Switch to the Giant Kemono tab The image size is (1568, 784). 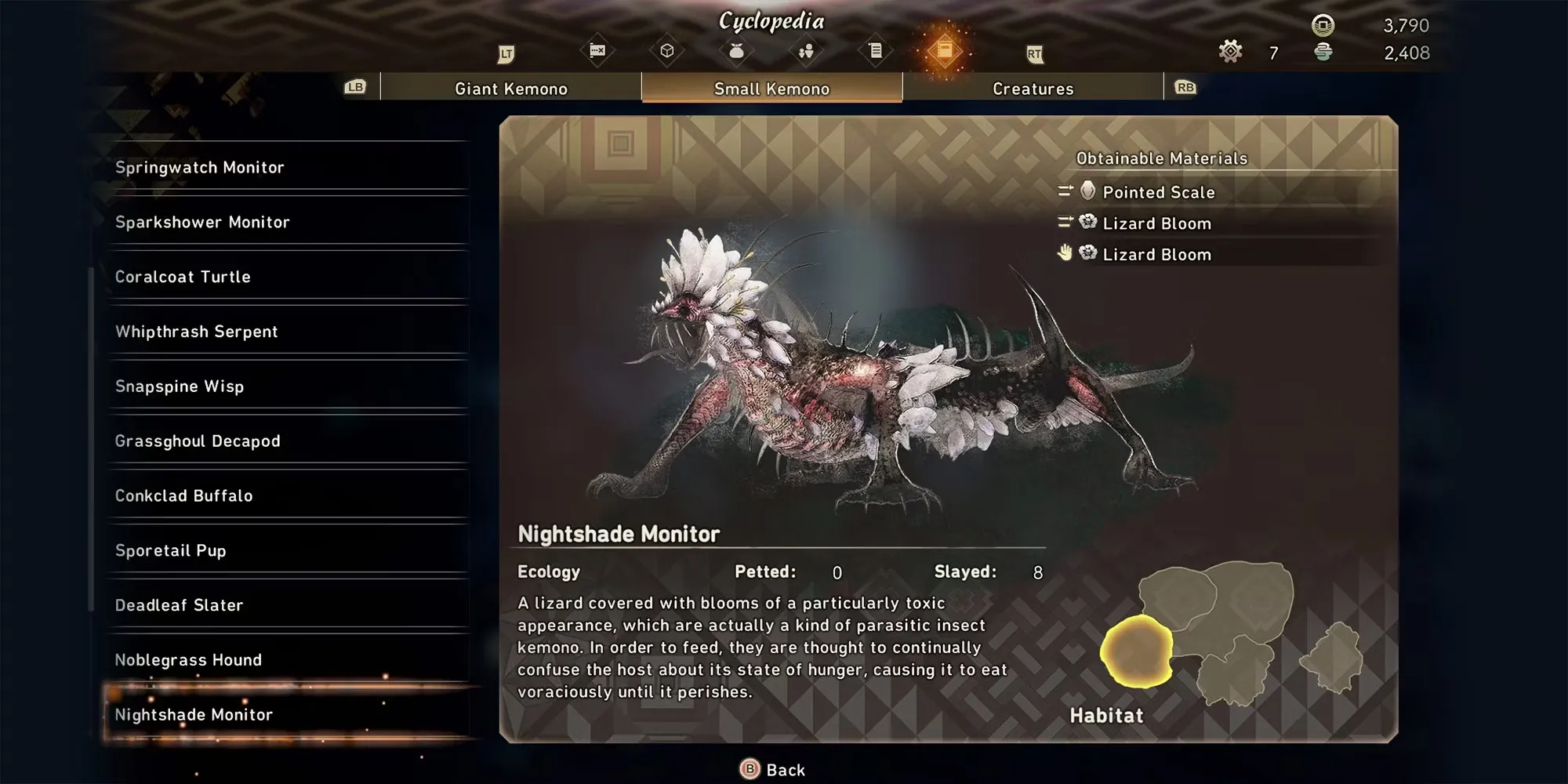(510, 89)
